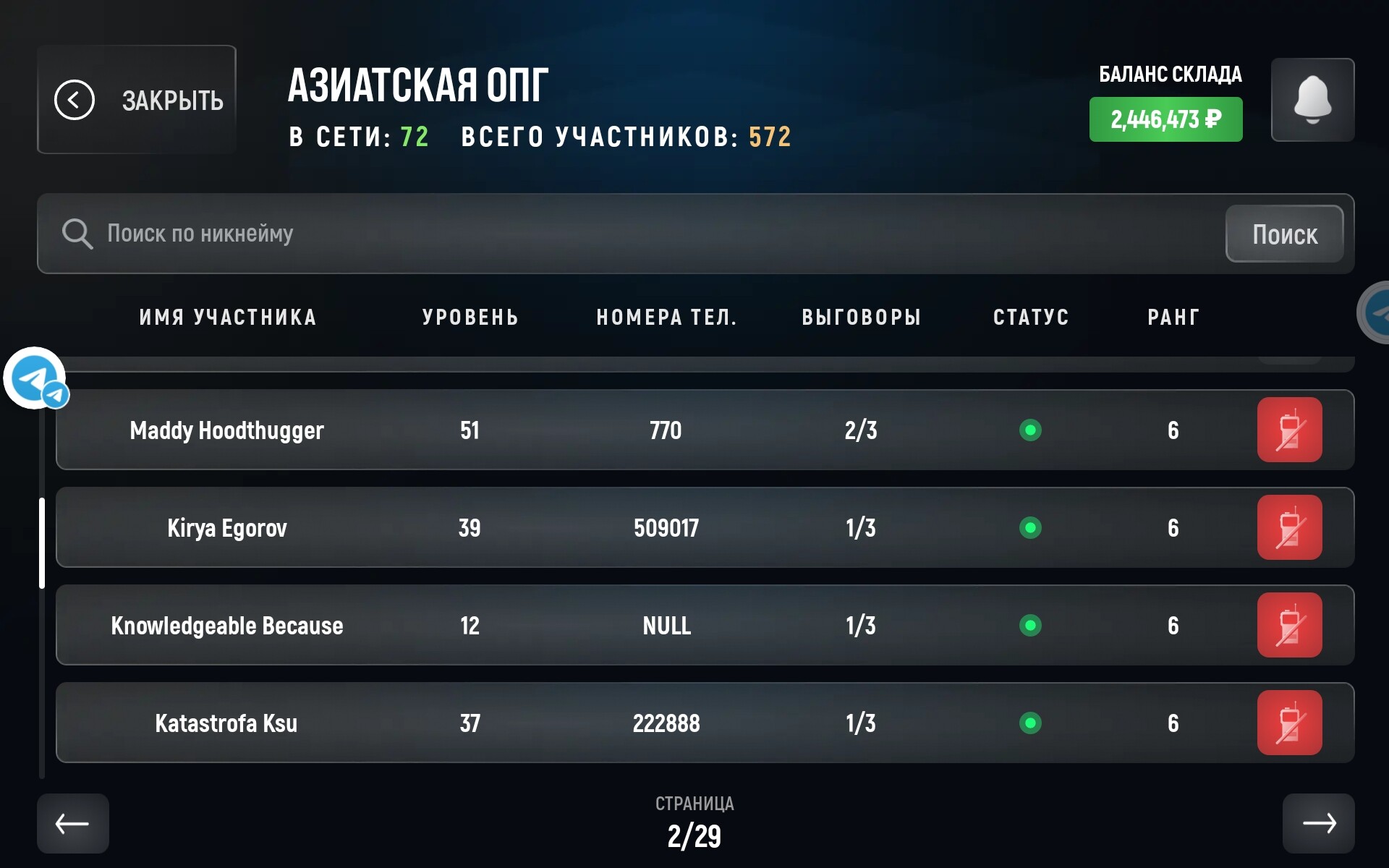Screen dimensions: 1389x868
Task: Open the Telegram chat bubble overlay
Action: [35, 378]
